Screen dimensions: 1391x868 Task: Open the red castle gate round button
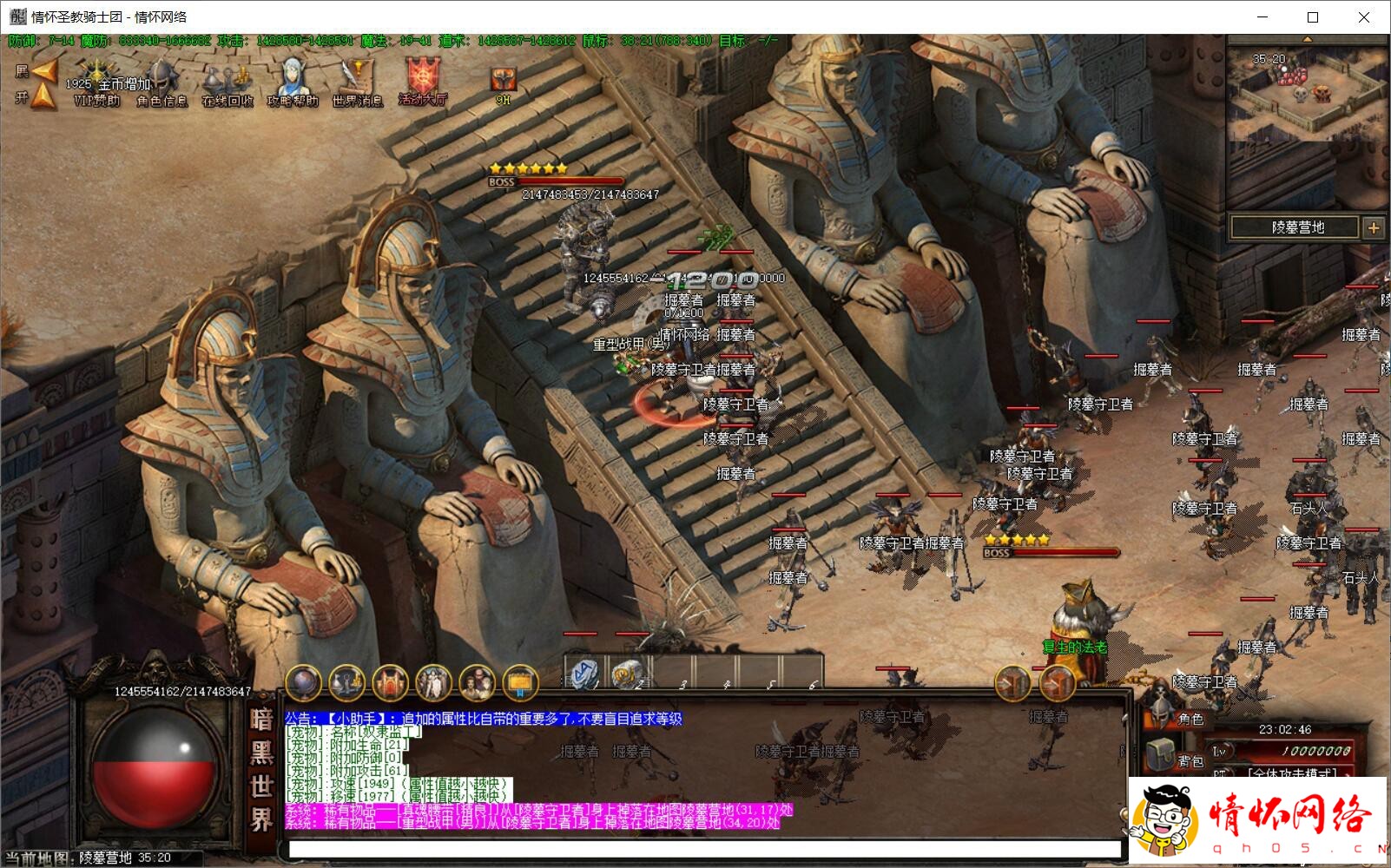[x=390, y=684]
